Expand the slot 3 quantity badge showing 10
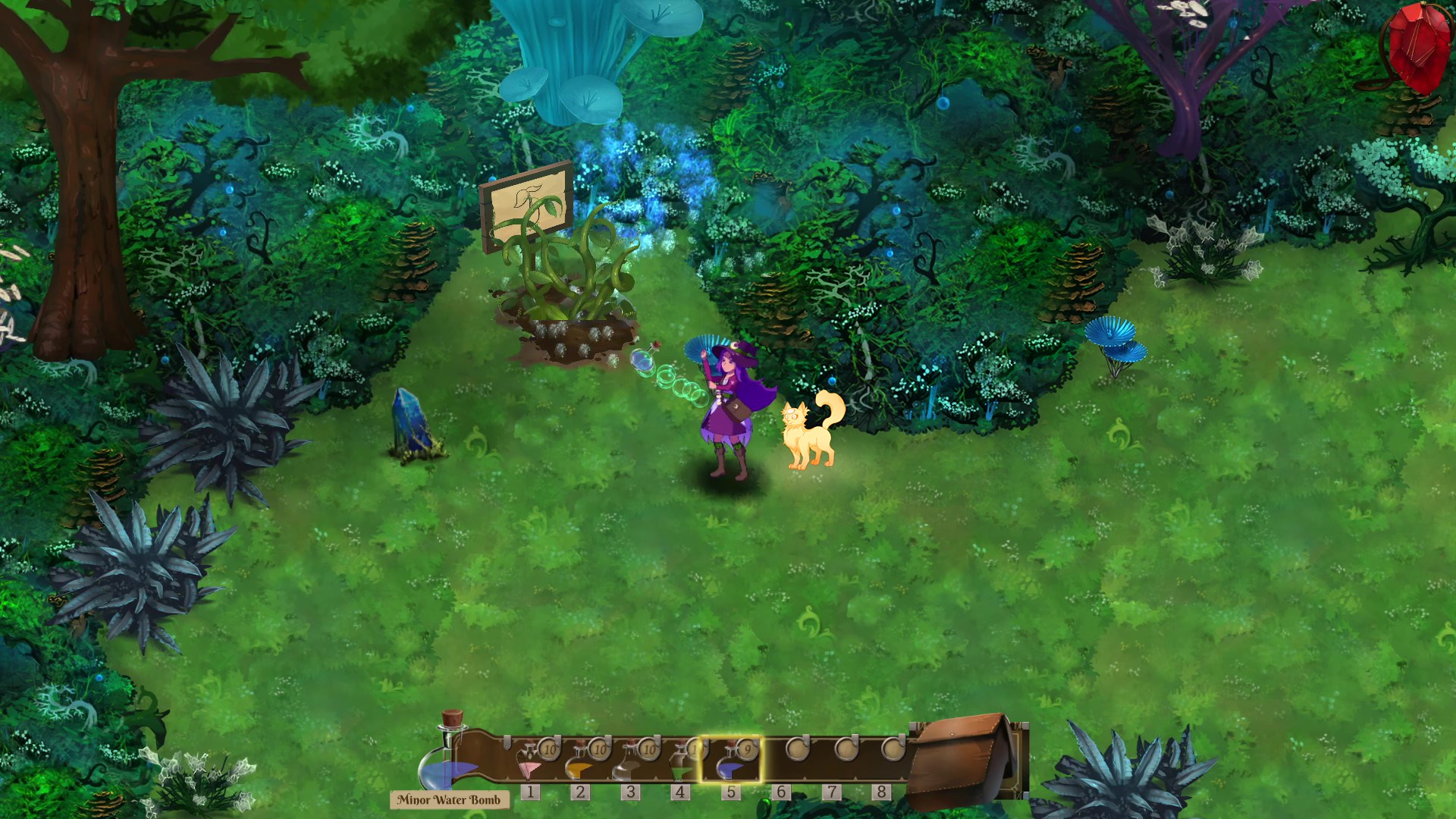Image resolution: width=1456 pixels, height=819 pixels. (648, 748)
